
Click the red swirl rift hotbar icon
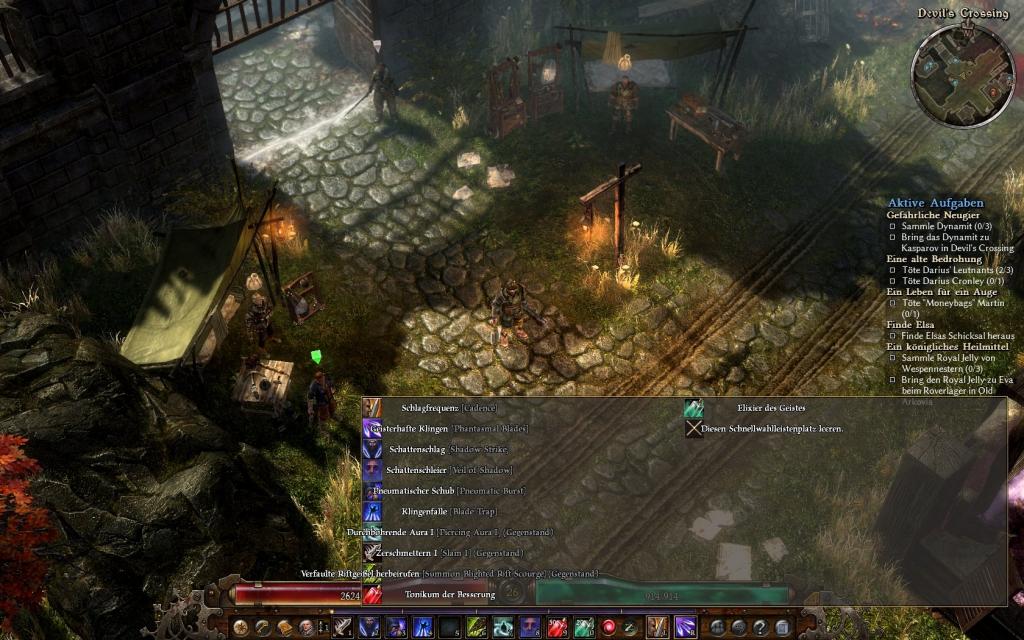[x=607, y=627]
